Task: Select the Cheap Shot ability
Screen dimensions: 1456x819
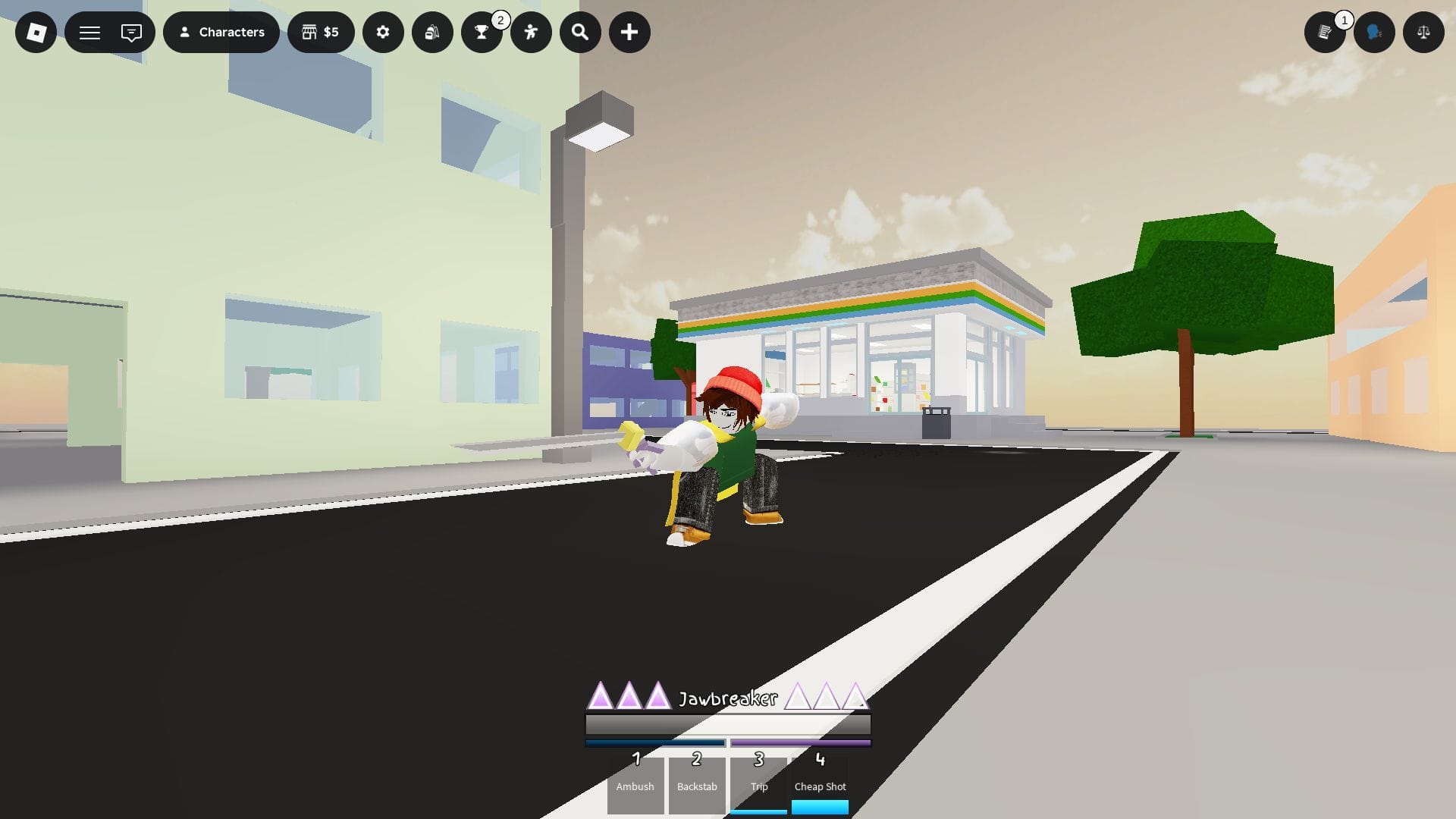Action: [820, 785]
